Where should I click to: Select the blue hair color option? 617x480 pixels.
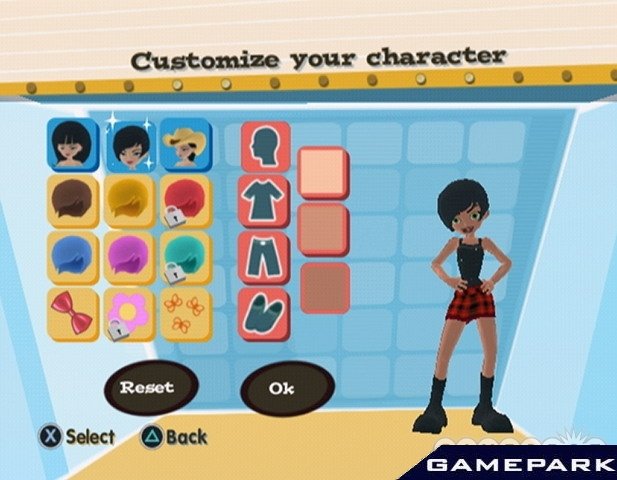[x=73, y=257]
